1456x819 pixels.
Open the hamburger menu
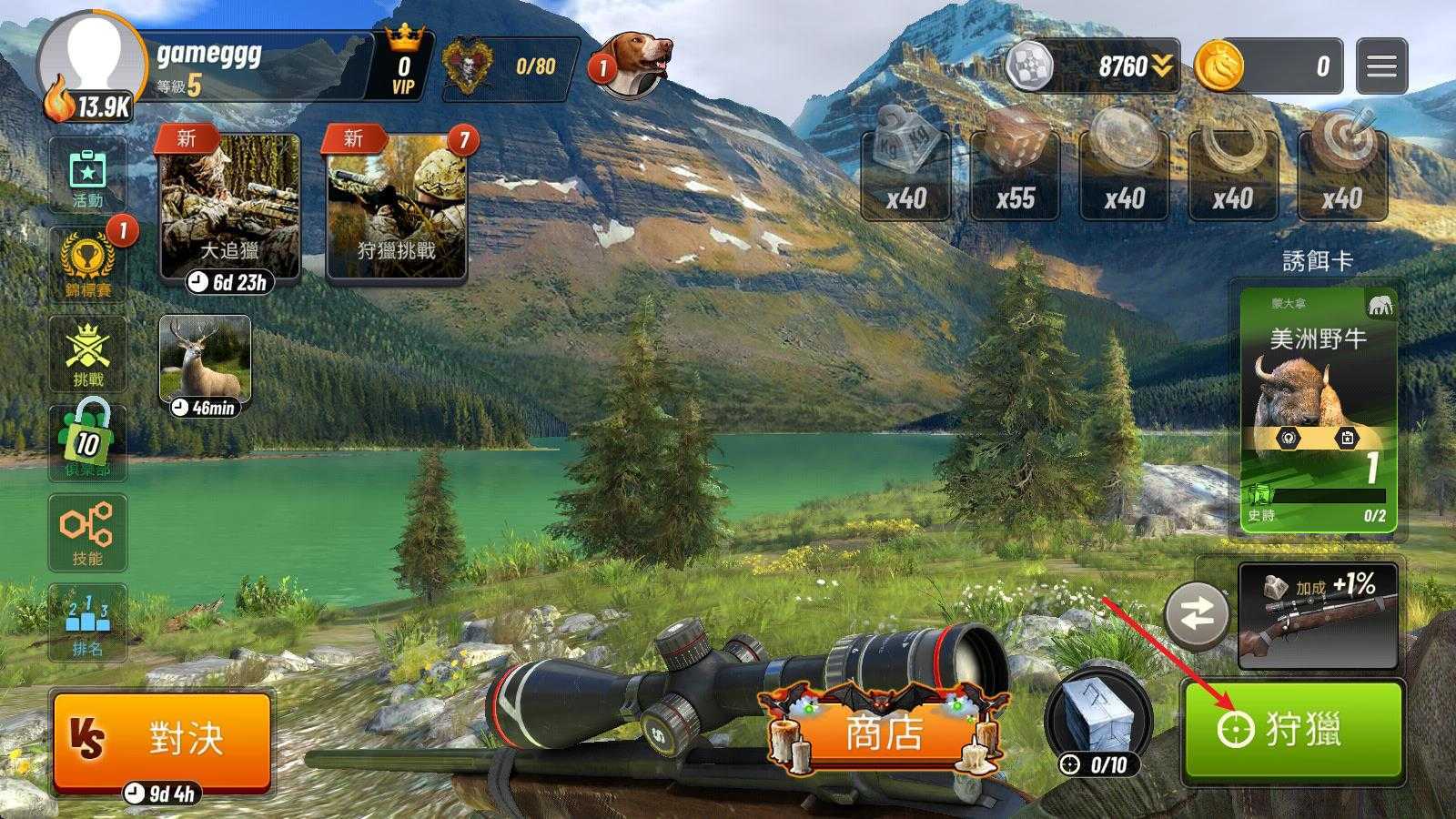(1380, 66)
